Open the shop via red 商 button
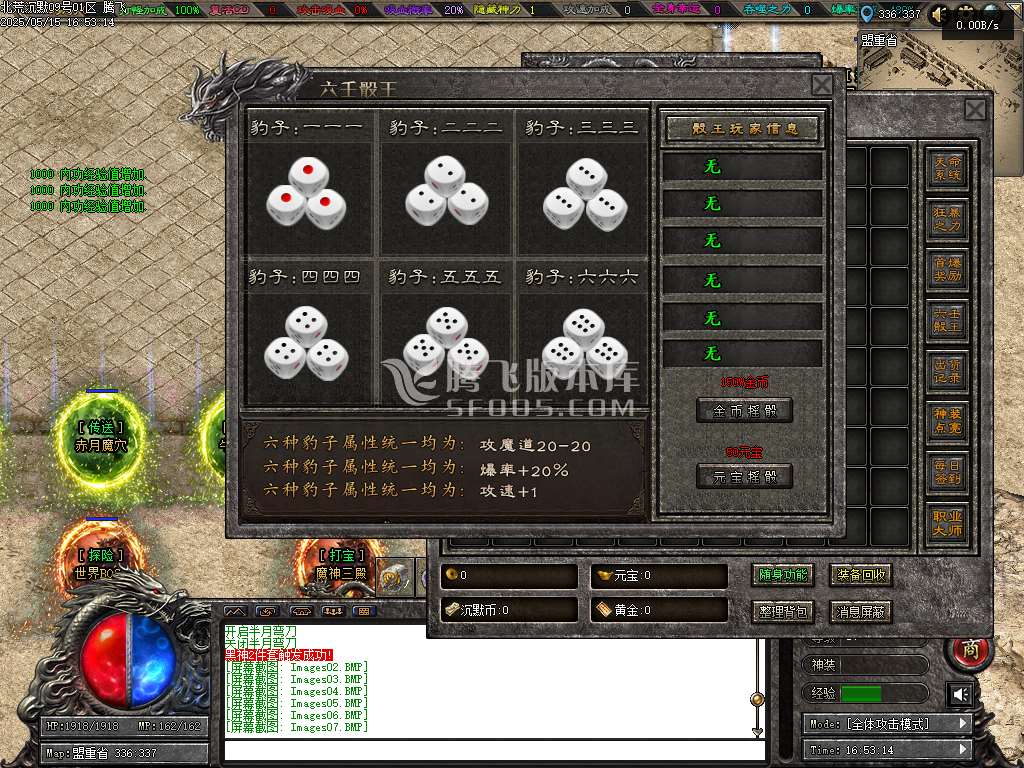1024x768 pixels. 970,651
